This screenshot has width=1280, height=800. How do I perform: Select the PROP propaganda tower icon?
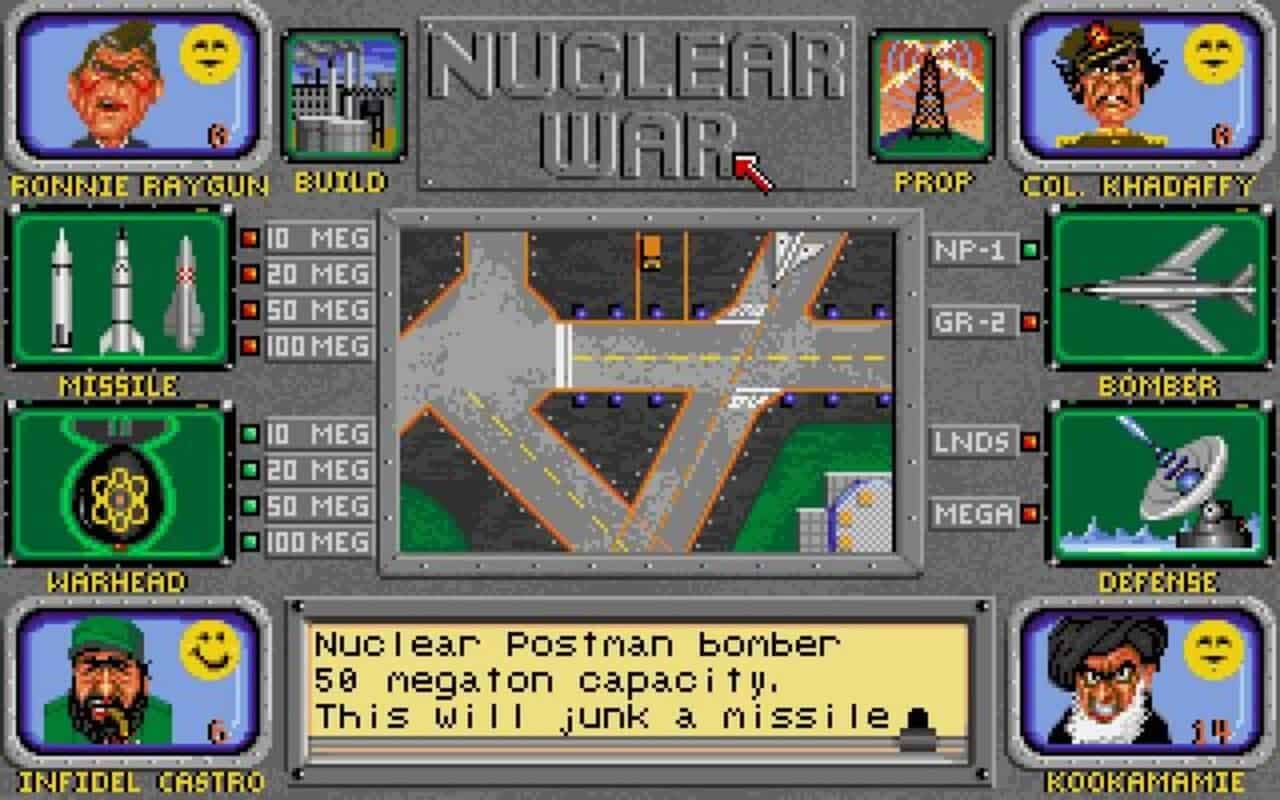(x=930, y=95)
